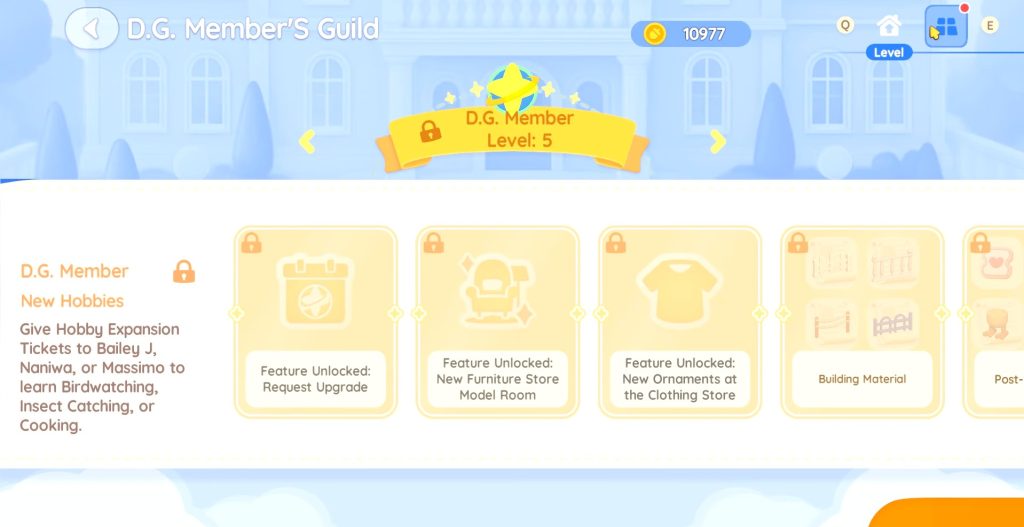Show the next member level
This screenshot has height=527, width=1024.
pos(717,142)
